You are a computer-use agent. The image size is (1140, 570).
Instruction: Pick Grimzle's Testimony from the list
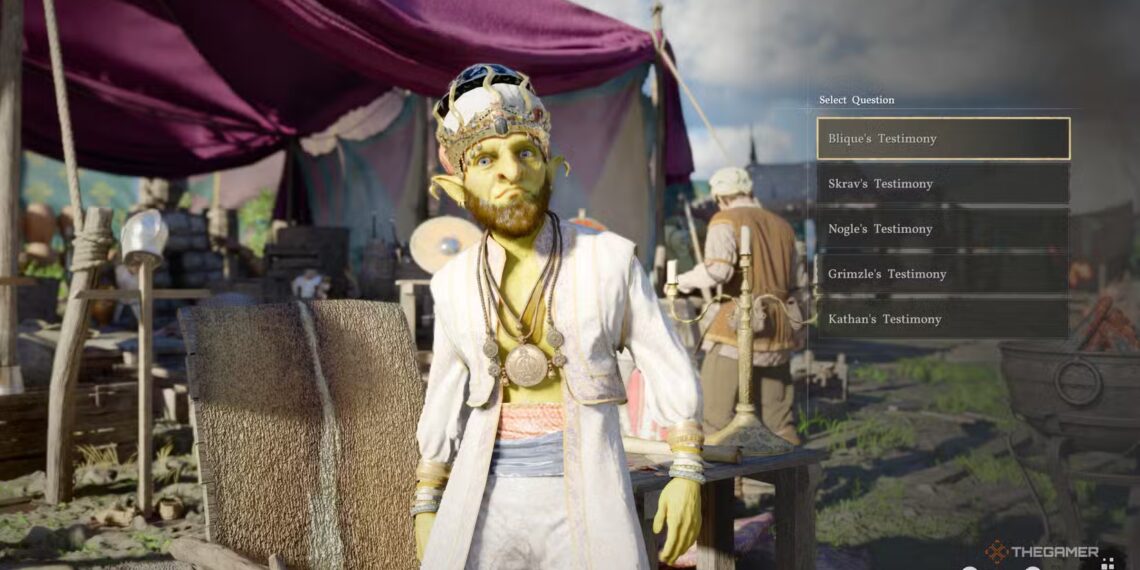pyautogui.click(x=943, y=274)
